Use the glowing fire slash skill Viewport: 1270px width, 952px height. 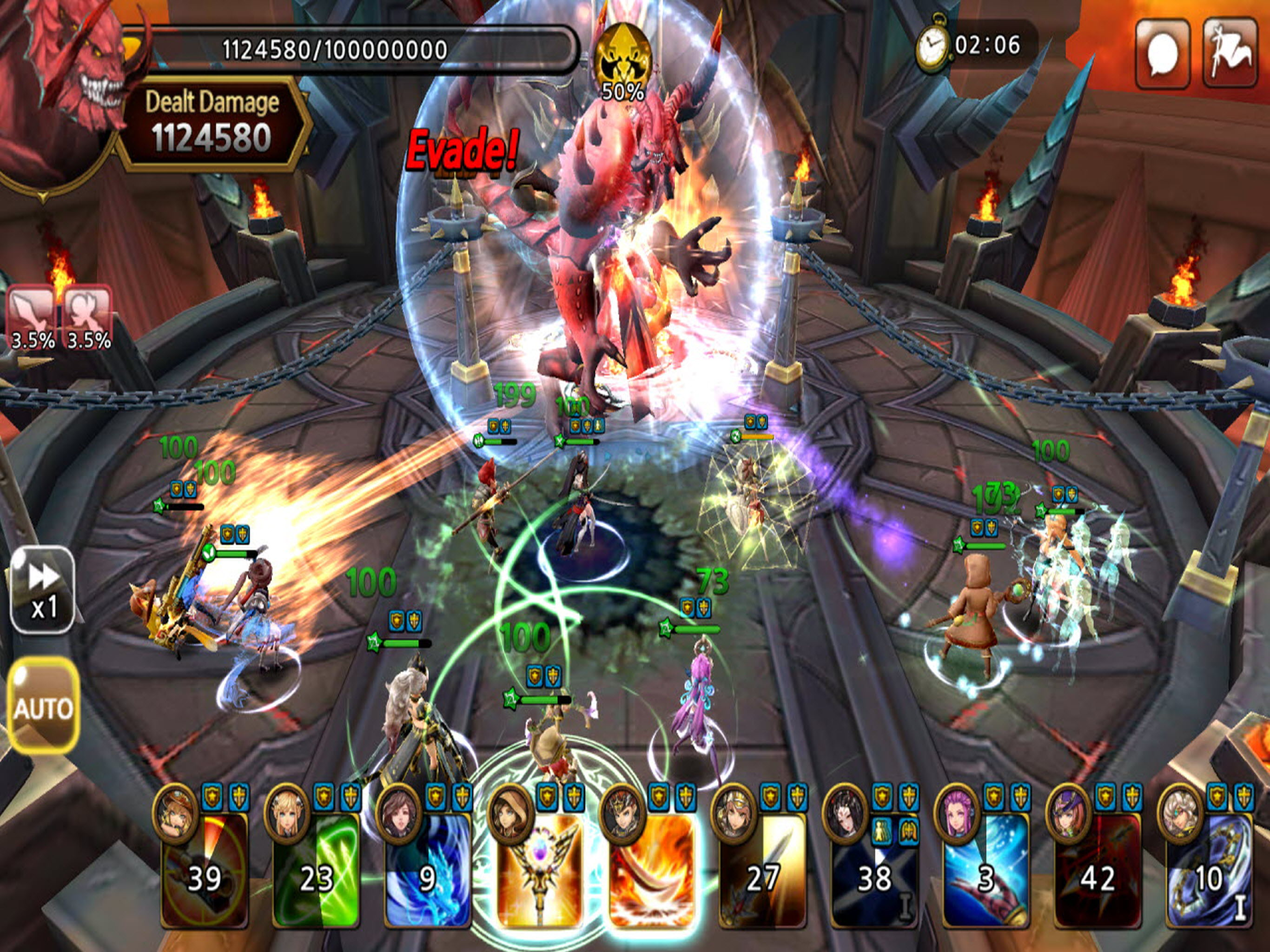click(652, 870)
